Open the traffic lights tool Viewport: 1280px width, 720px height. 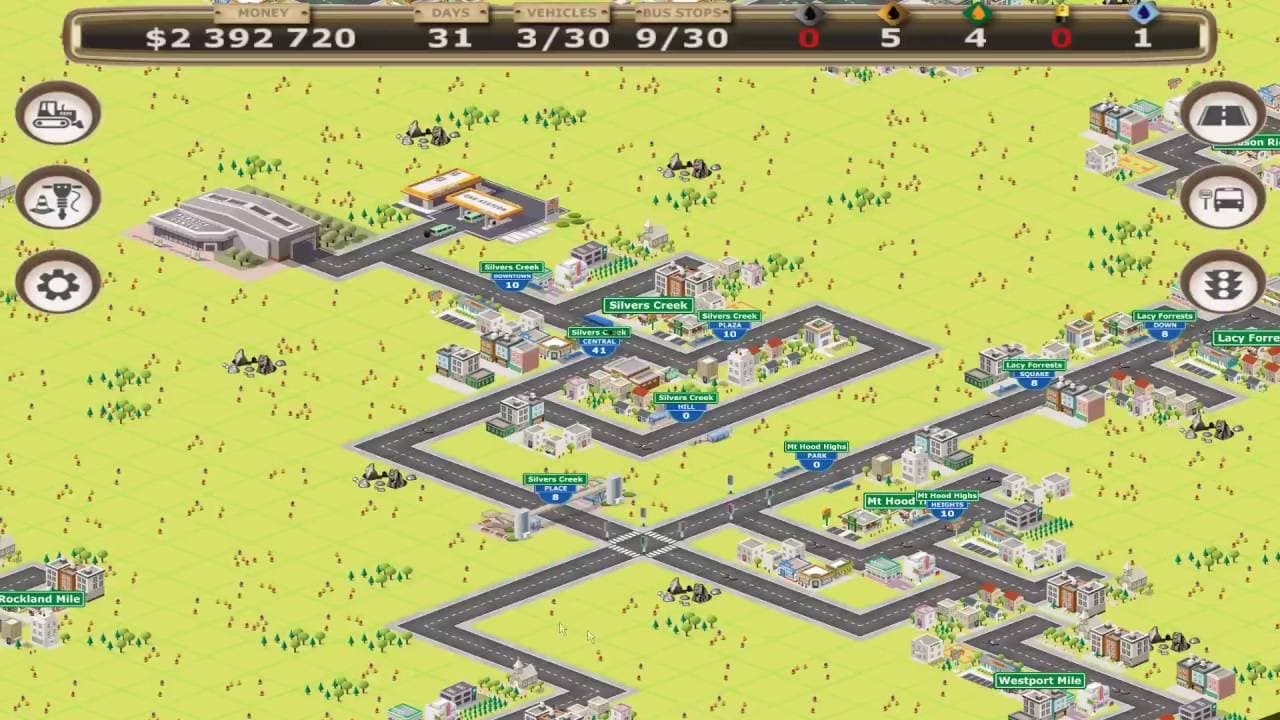coord(1222,283)
